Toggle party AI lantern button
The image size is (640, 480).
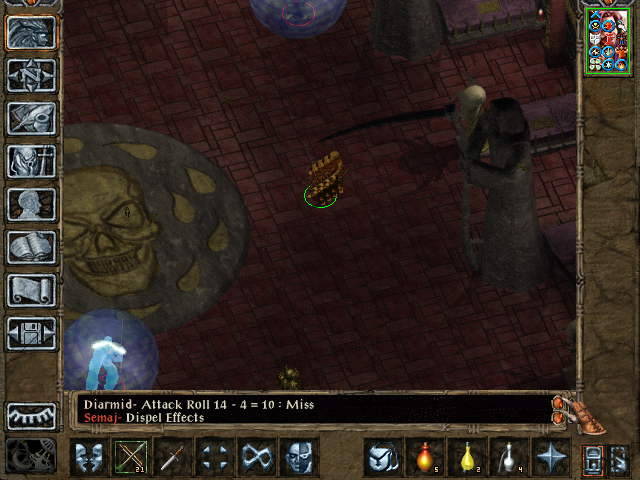[594, 458]
